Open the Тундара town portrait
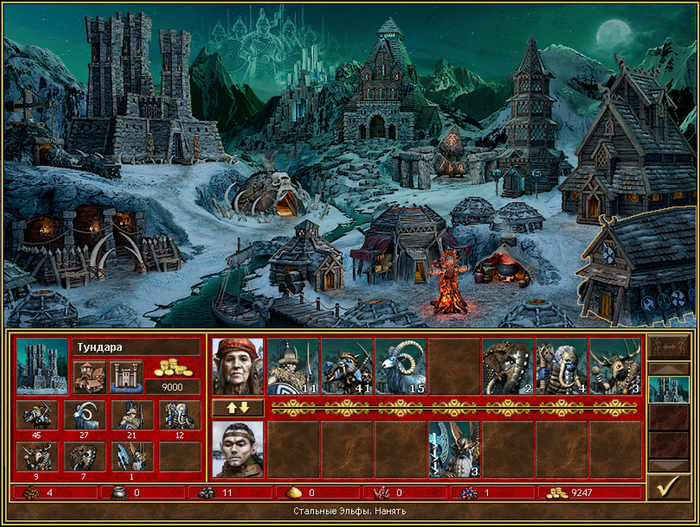Image resolution: width=700 pixels, height=527 pixels. [x=42, y=366]
